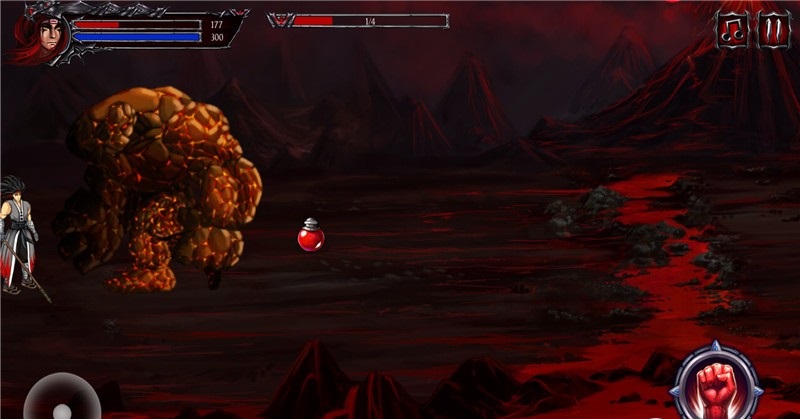Touch the virtual joystick control
800x419 pixels.
[x=62, y=400]
